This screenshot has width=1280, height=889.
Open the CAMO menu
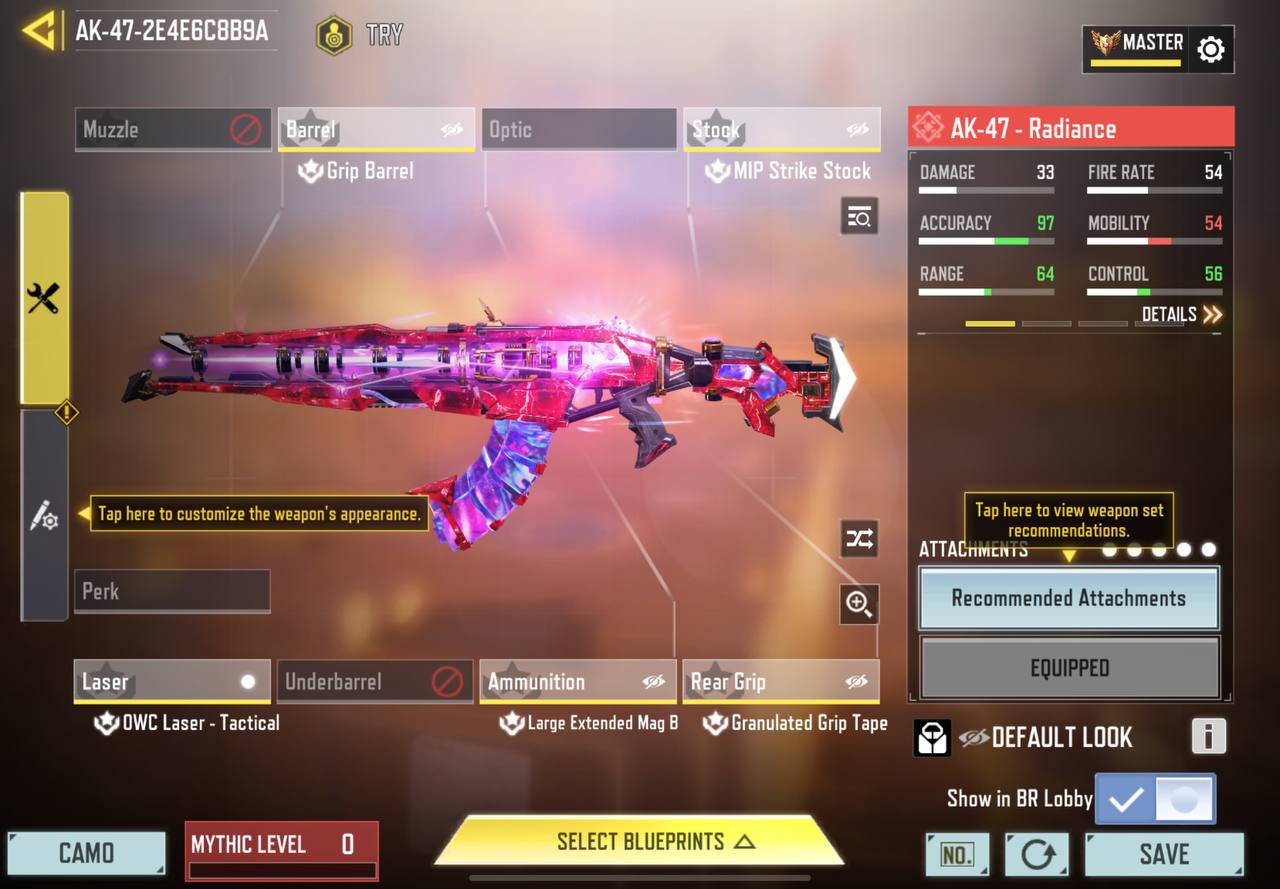(x=86, y=853)
